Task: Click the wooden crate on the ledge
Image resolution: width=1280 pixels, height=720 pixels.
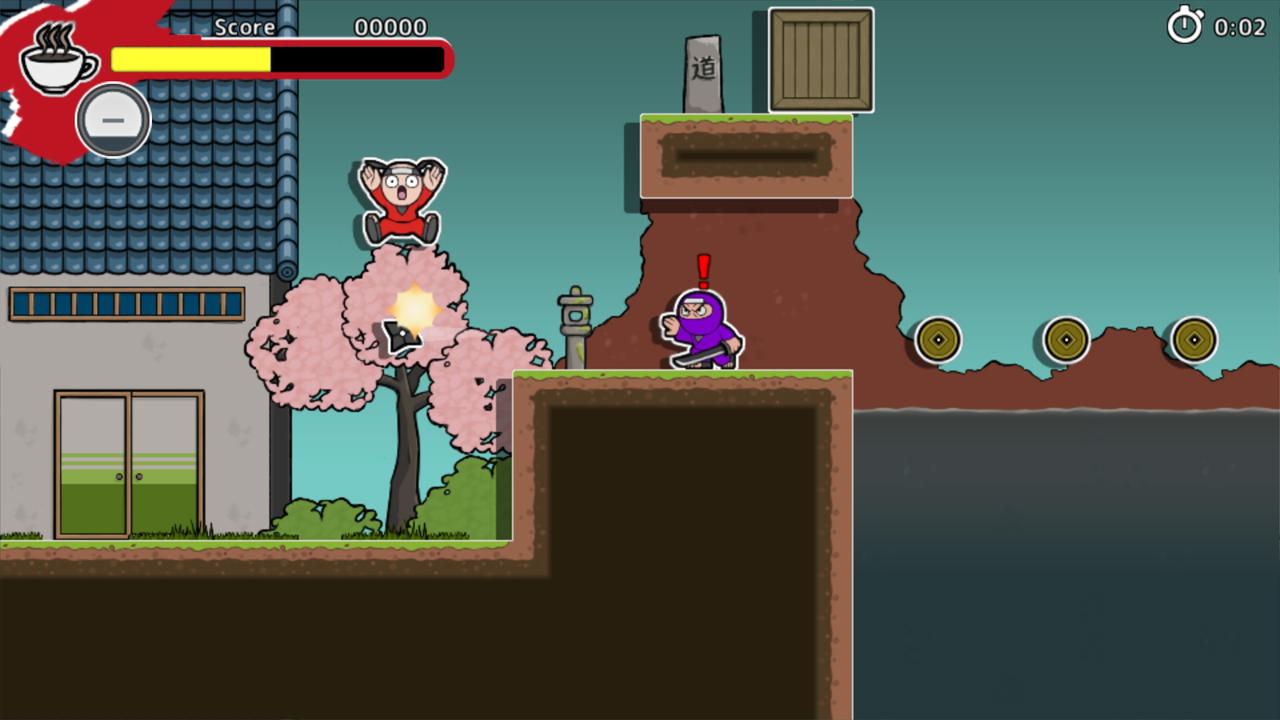Action: pos(820,60)
